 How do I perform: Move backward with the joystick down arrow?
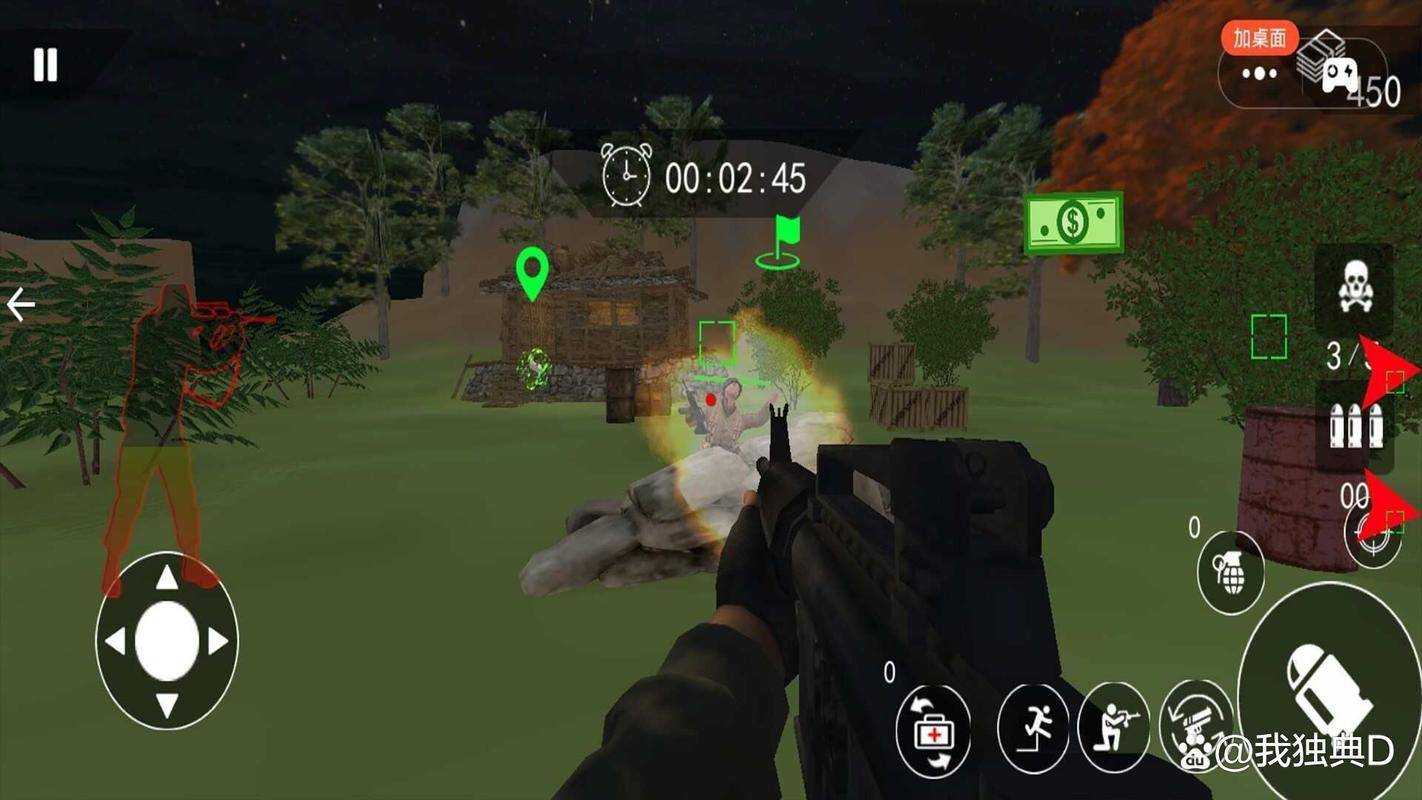(x=167, y=705)
